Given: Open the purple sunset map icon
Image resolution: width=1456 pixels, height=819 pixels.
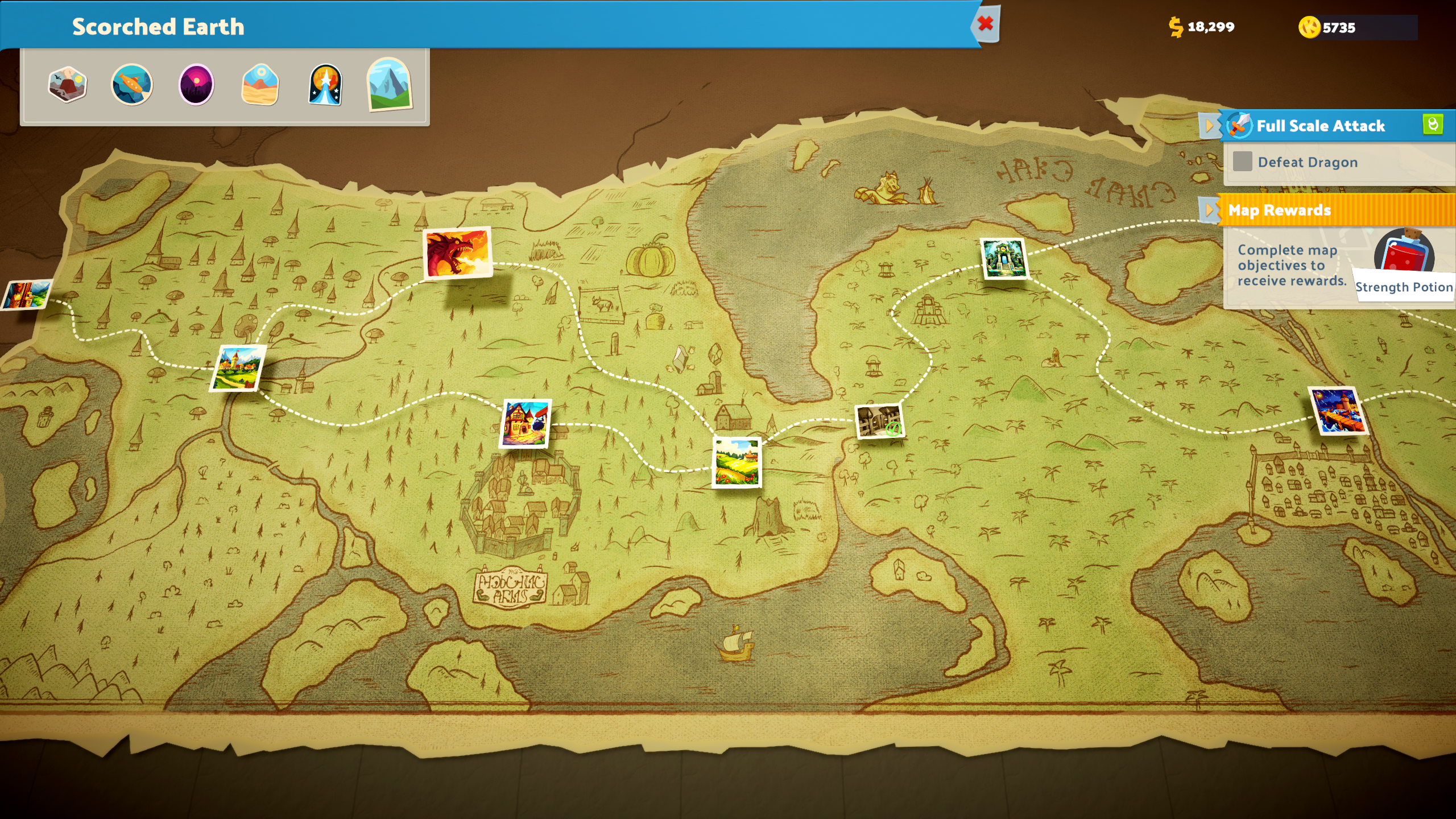Looking at the screenshot, I should tap(196, 84).
